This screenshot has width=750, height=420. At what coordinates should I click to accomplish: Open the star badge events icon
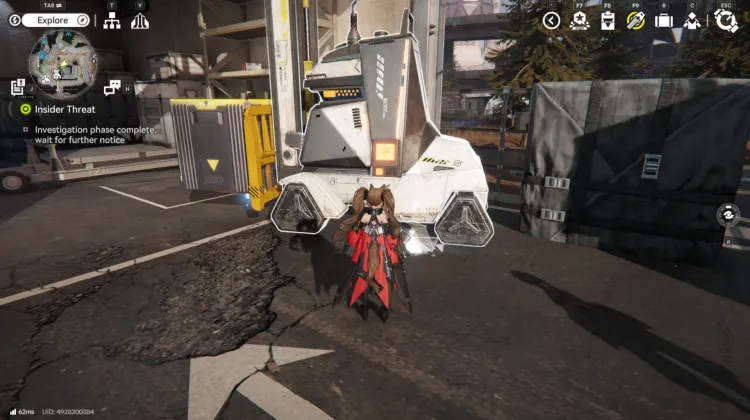(x=579, y=20)
